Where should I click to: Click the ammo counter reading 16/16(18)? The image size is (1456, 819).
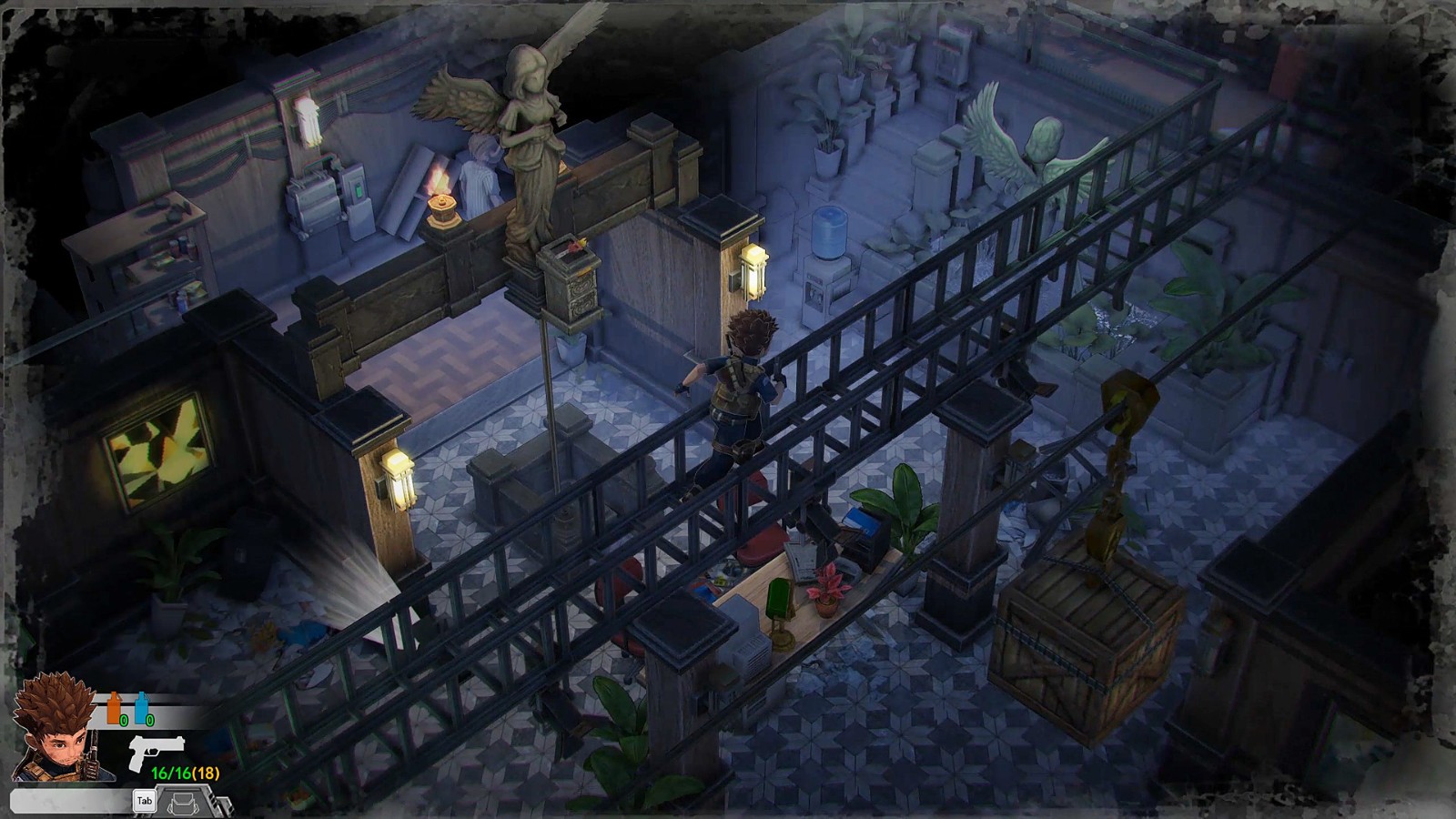pos(186,772)
